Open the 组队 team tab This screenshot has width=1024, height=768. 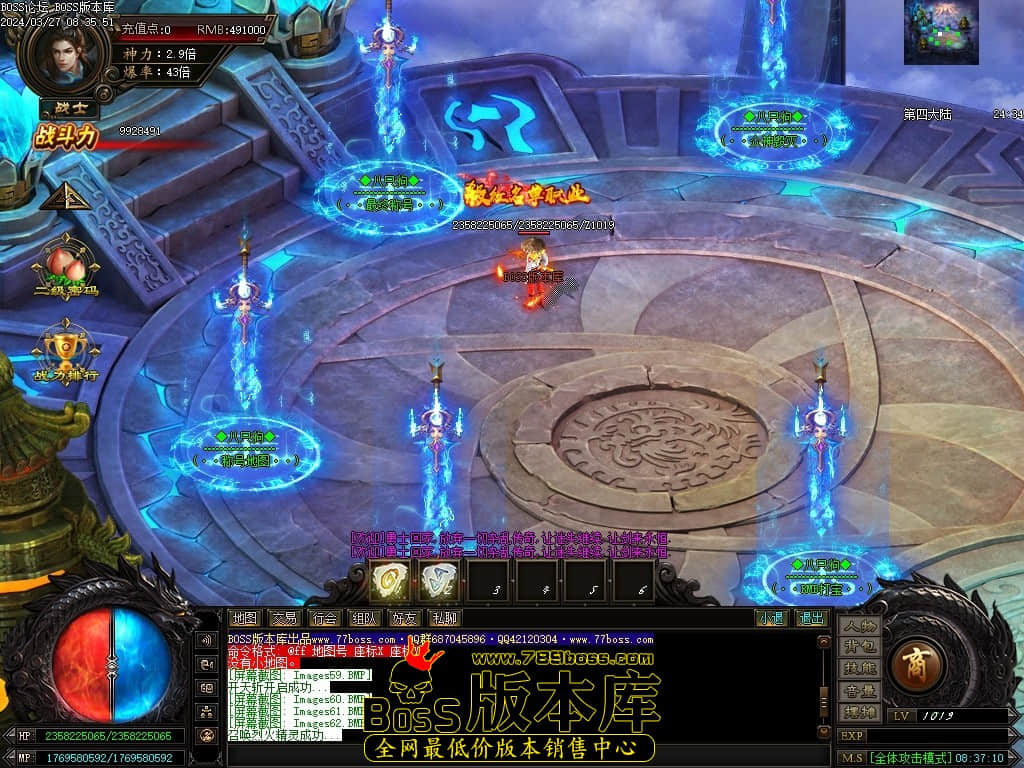pyautogui.click(x=364, y=618)
